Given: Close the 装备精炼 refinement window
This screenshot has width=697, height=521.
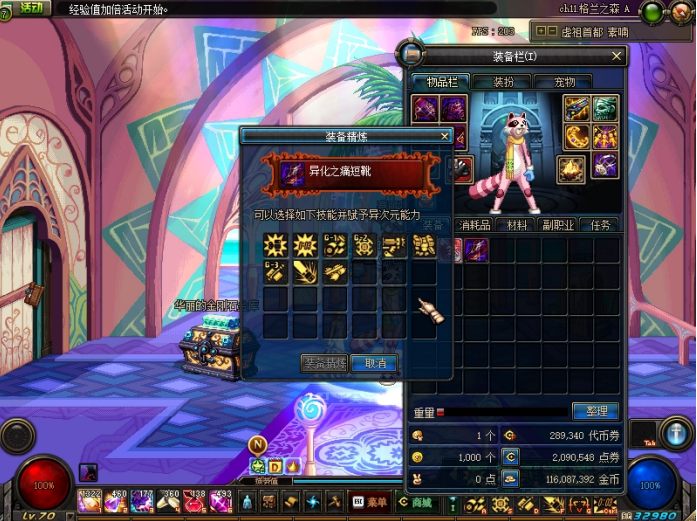Looking at the screenshot, I should 445,136.
